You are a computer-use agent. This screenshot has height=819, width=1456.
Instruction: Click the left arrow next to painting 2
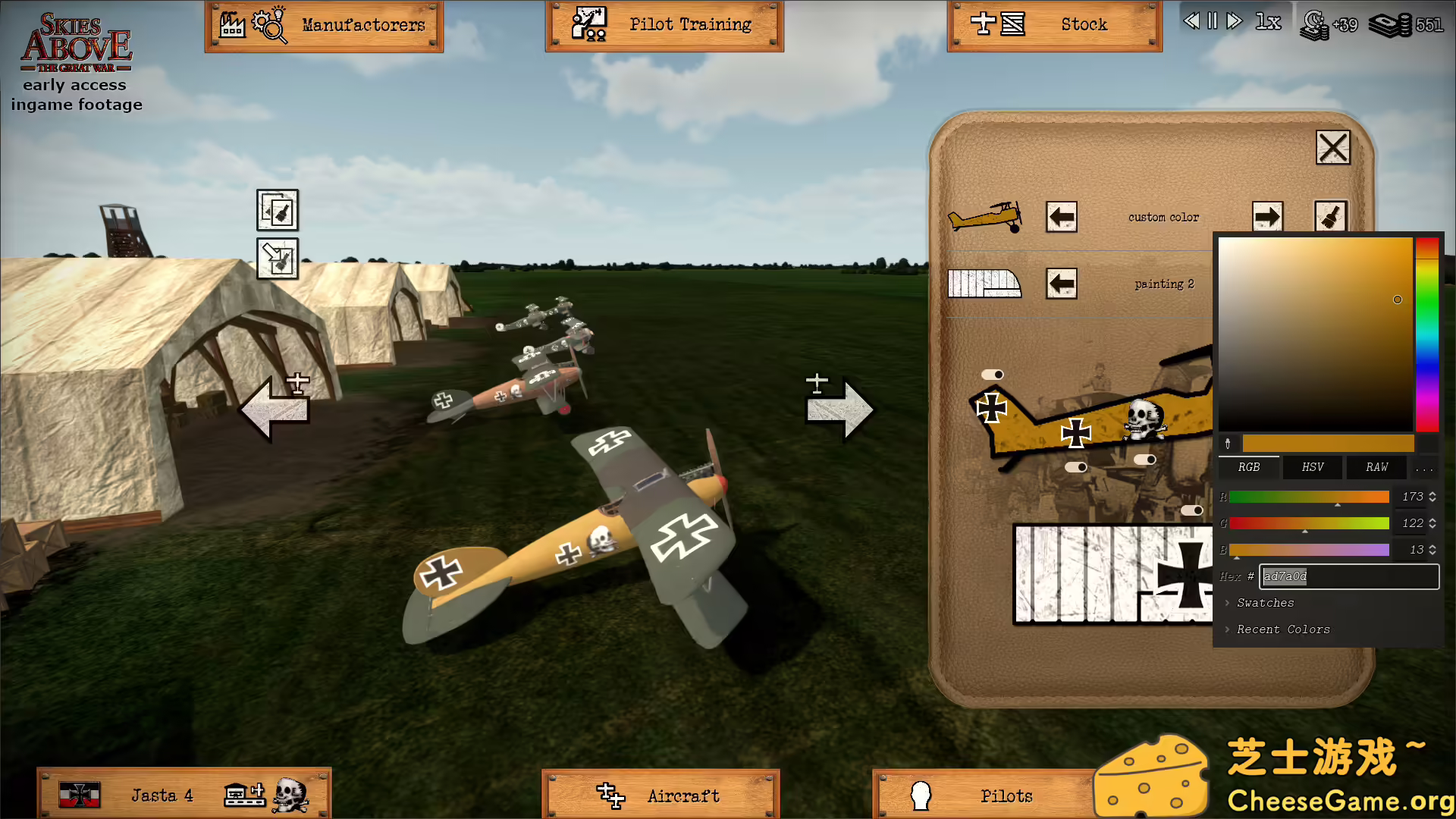click(x=1061, y=284)
